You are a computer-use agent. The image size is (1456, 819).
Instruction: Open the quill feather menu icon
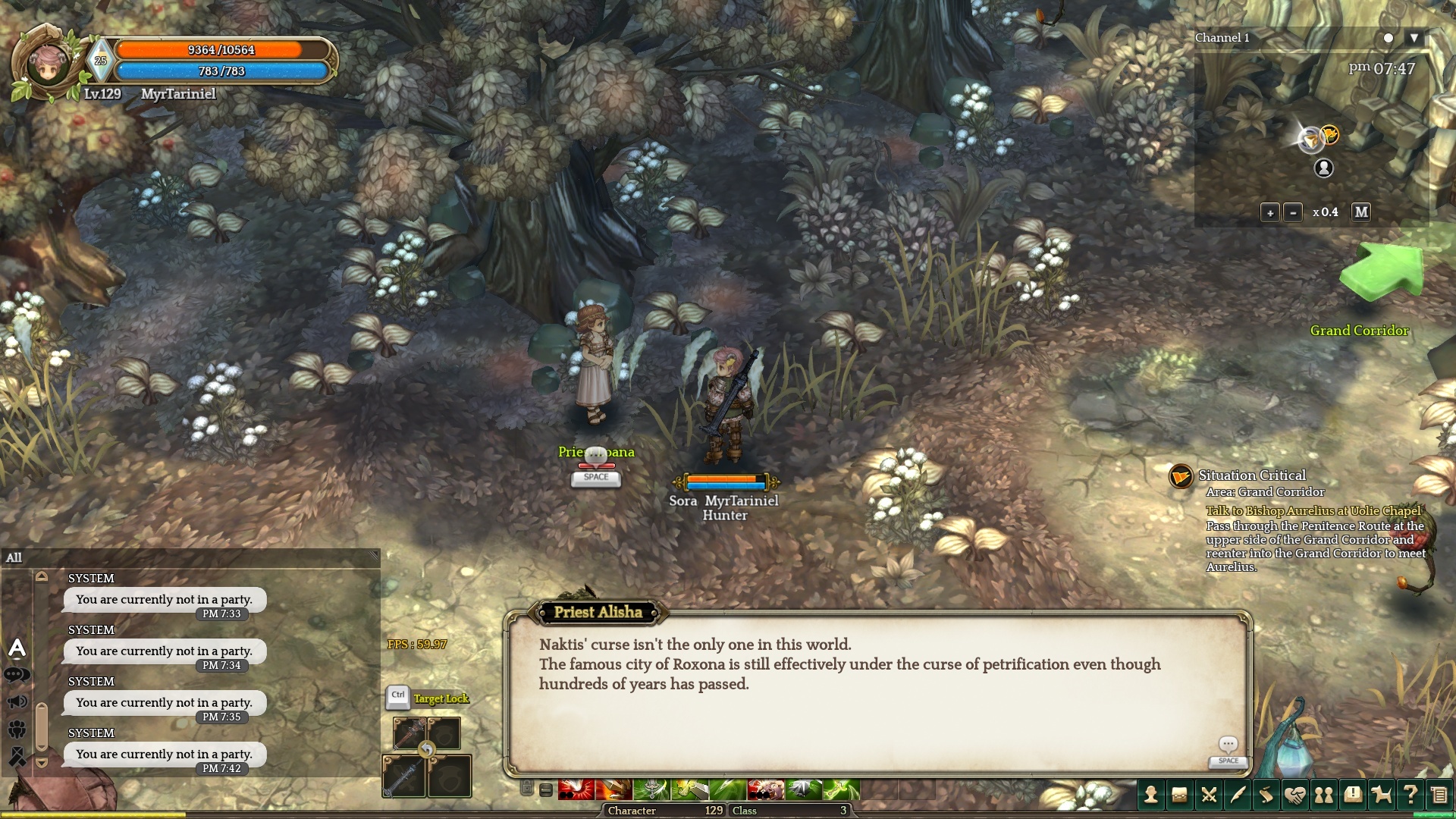pos(1238,795)
